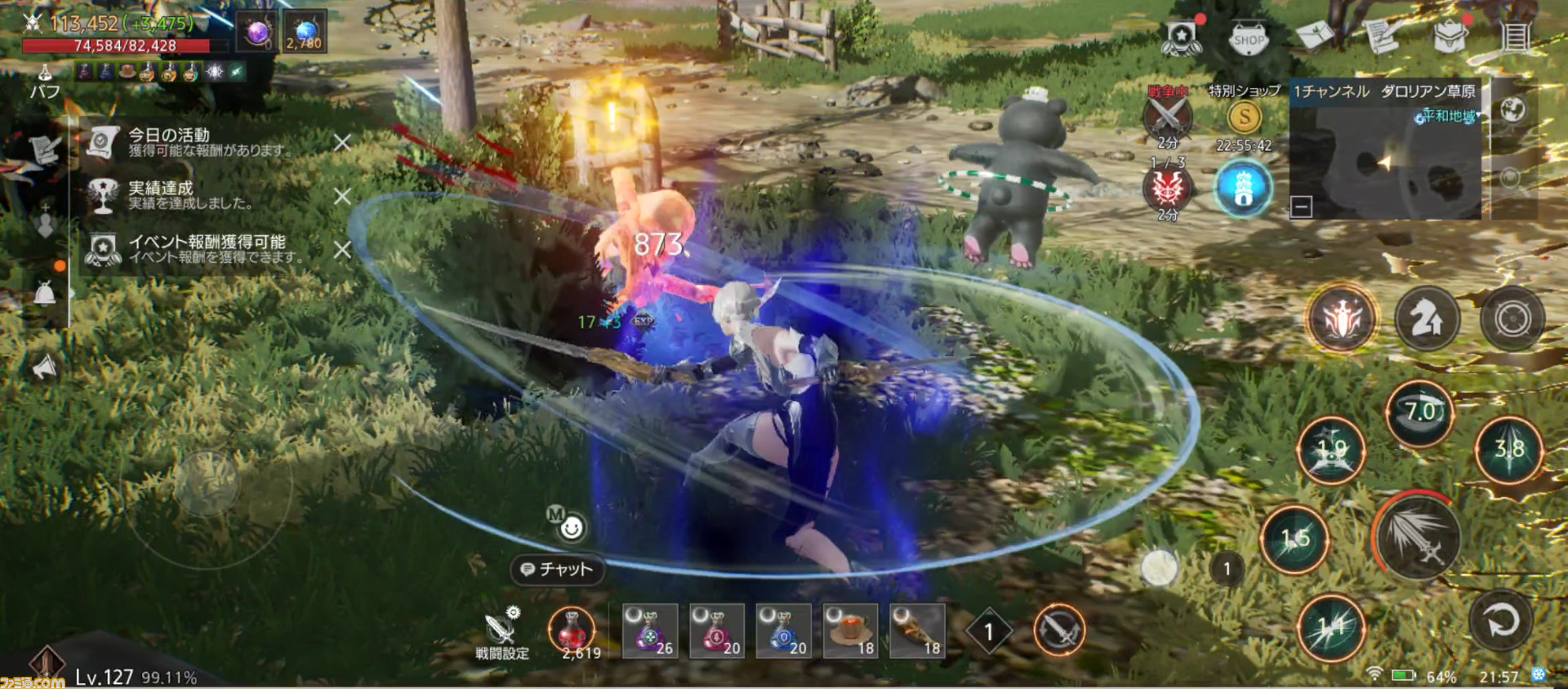This screenshot has height=689, width=1568.
Task: Open the mail envelope icon
Action: [1316, 35]
